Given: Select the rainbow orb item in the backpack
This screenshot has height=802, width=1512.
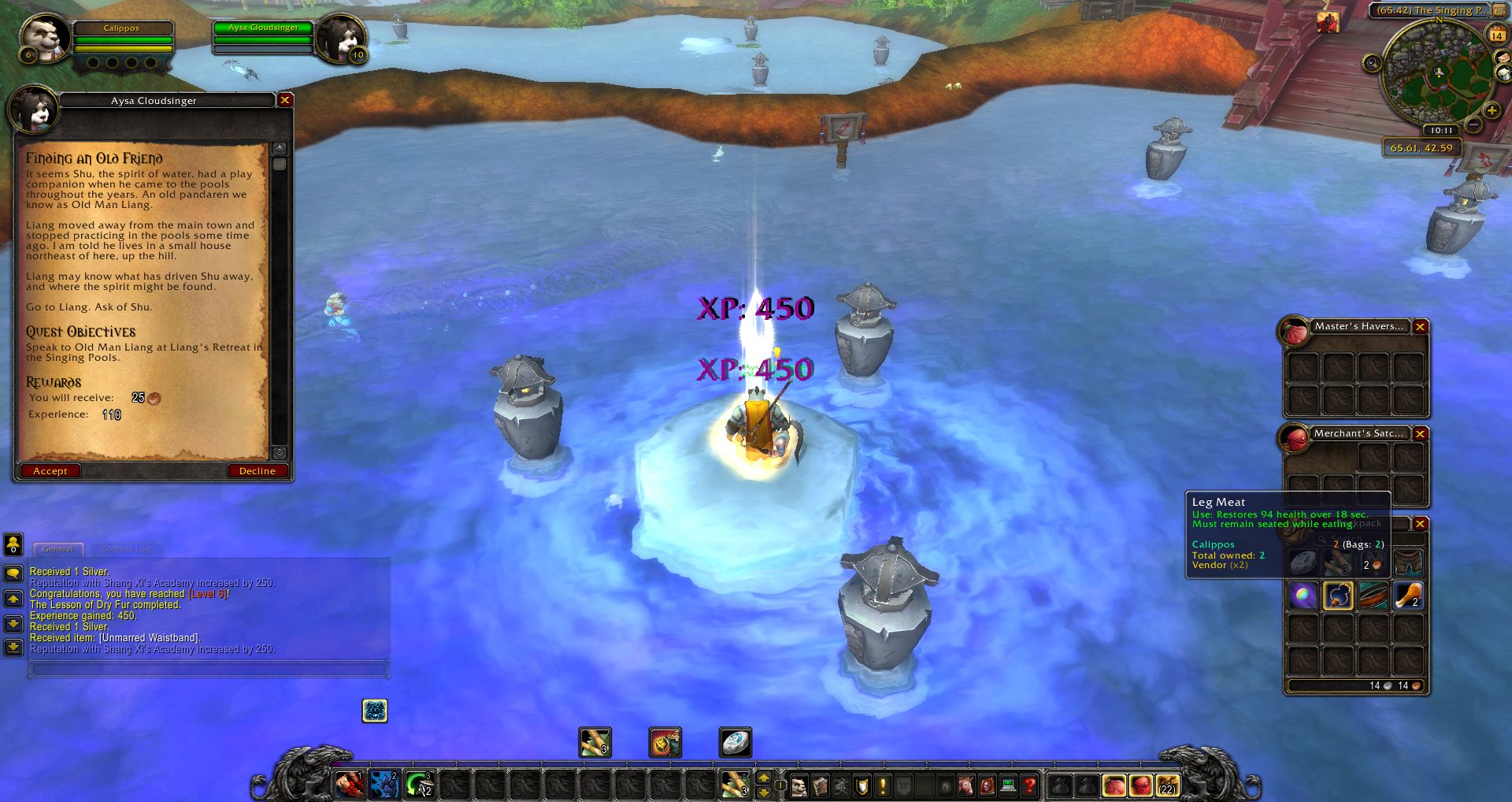Looking at the screenshot, I should pyautogui.click(x=1303, y=596).
